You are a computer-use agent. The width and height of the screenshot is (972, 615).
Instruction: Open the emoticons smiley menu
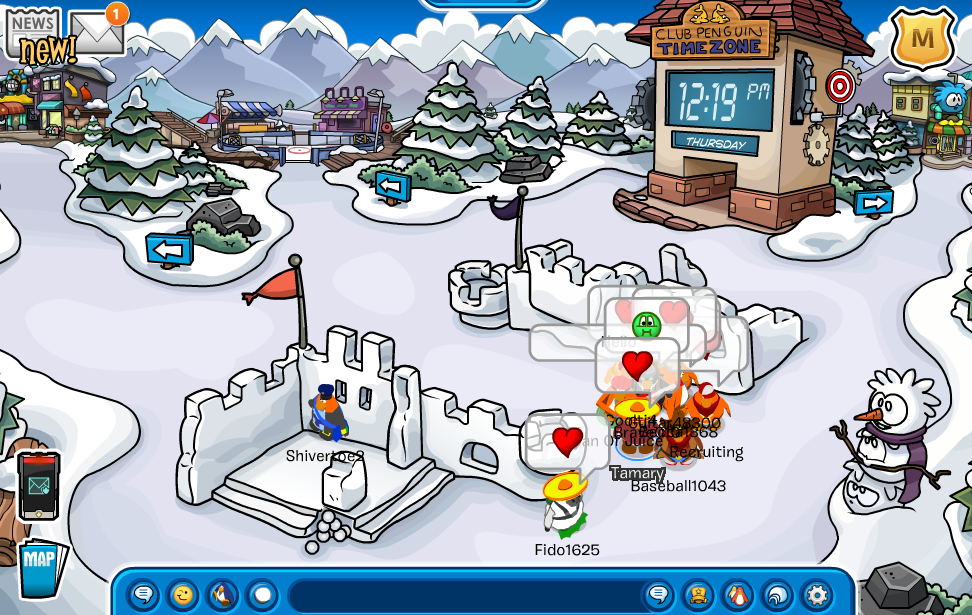pyautogui.click(x=183, y=595)
